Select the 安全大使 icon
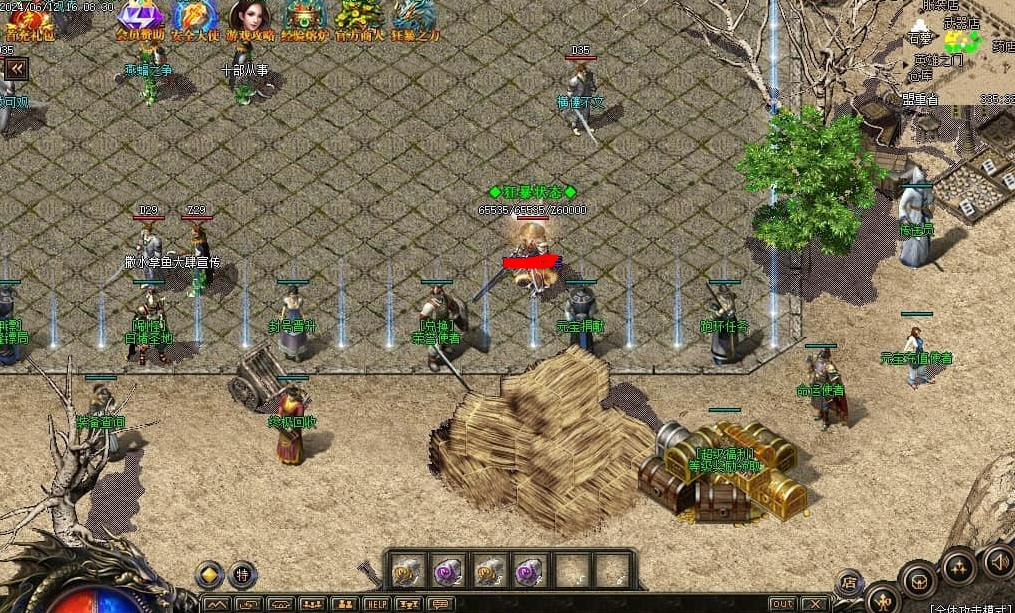Image resolution: width=1015 pixels, height=613 pixels. (x=195, y=18)
